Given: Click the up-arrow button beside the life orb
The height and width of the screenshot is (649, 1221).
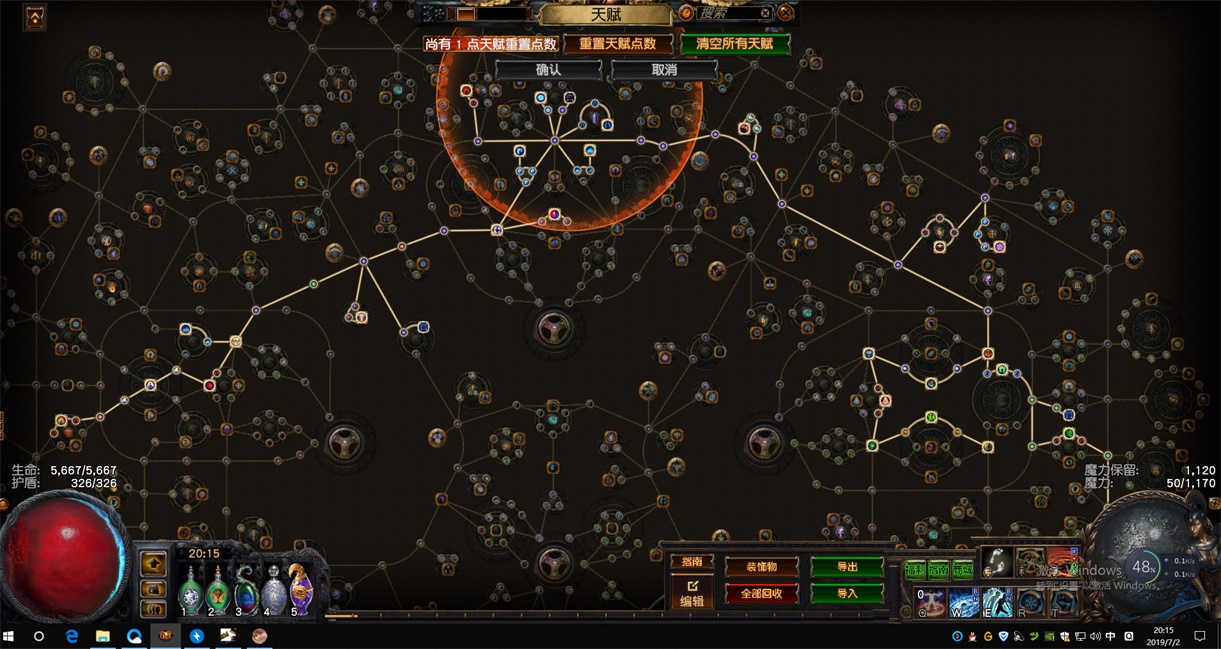Looking at the screenshot, I should [x=153, y=564].
